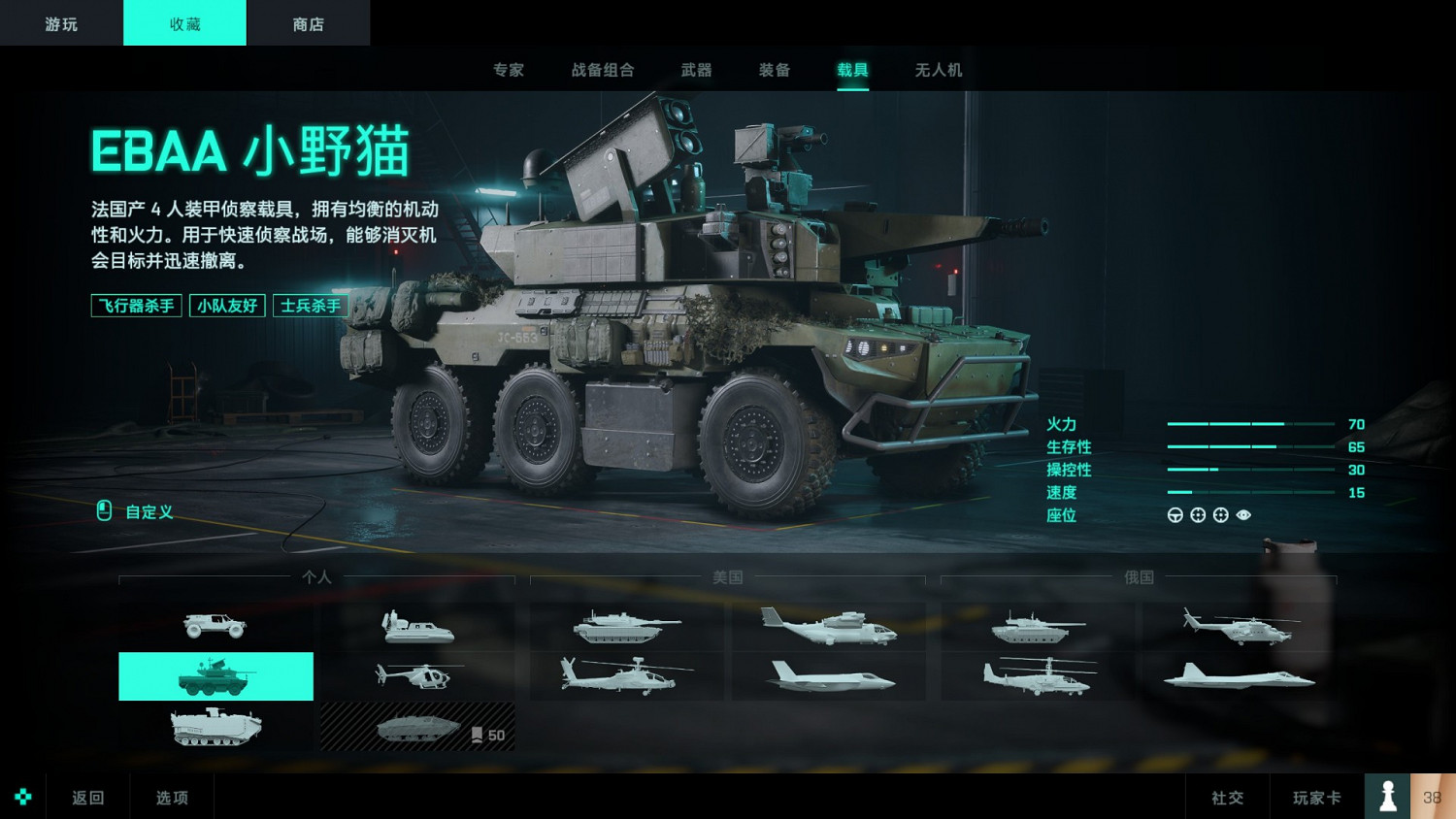The height and width of the screenshot is (819, 1456).
Task: Open the 商店 menu
Action: tap(308, 22)
